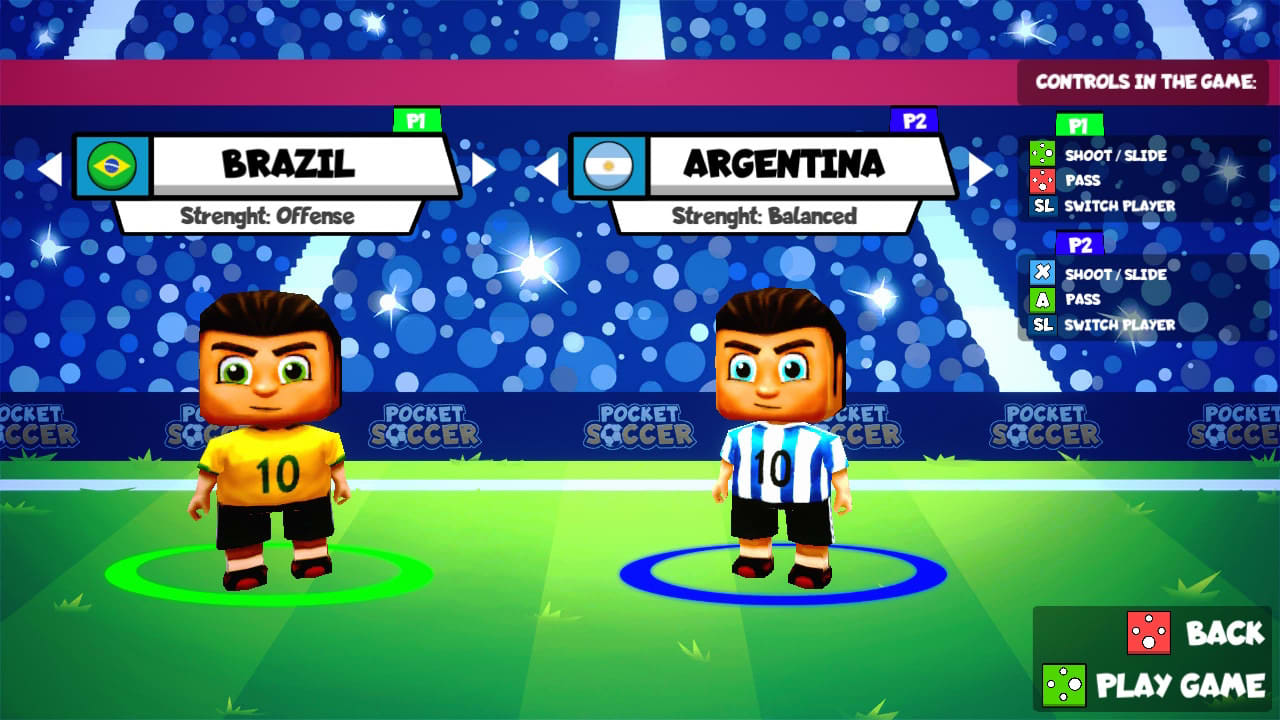The height and width of the screenshot is (720, 1280).
Task: Click the Brazil flag icon
Action: pyautogui.click(x=114, y=163)
